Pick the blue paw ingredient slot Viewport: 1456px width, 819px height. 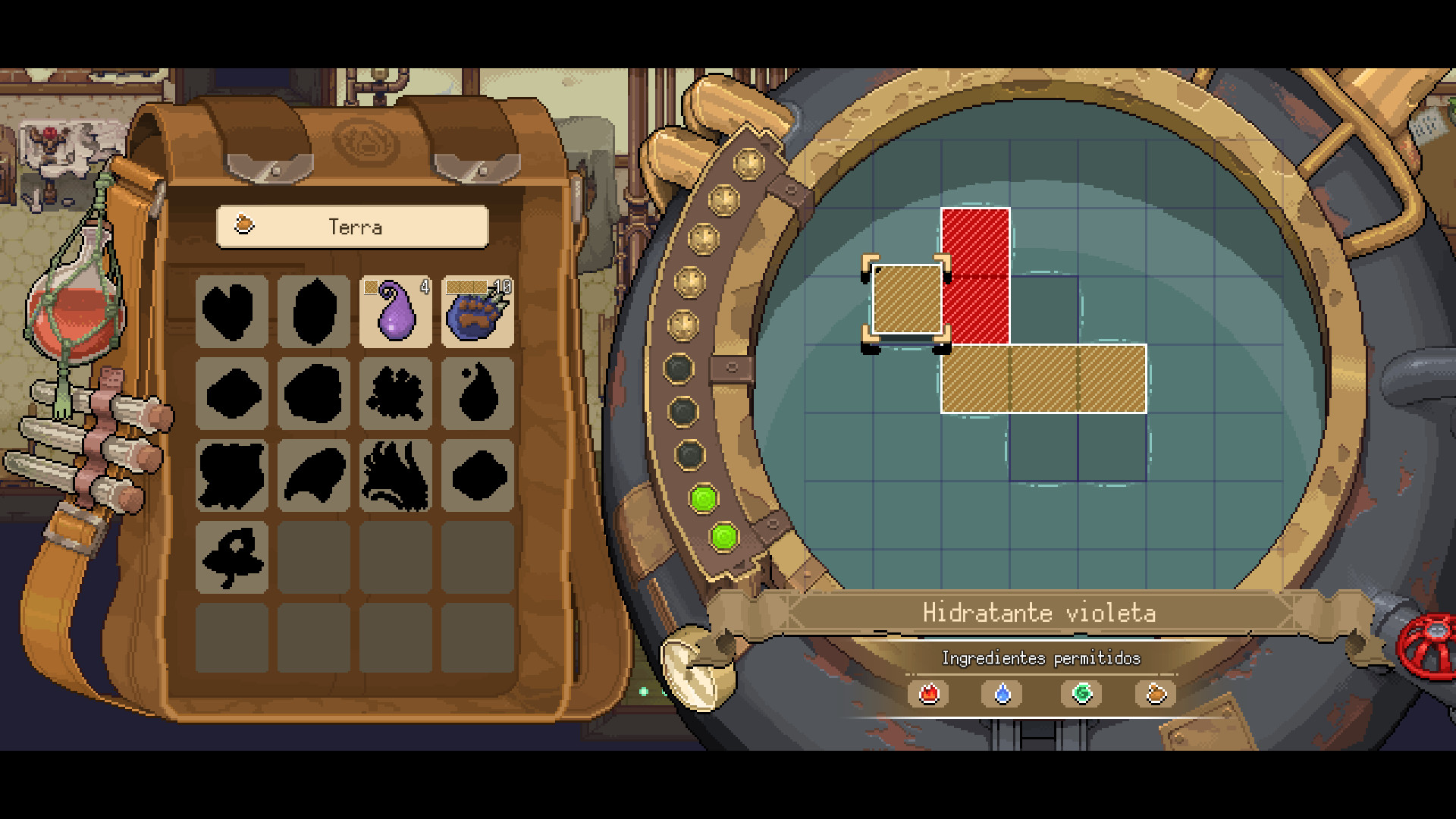click(x=477, y=312)
